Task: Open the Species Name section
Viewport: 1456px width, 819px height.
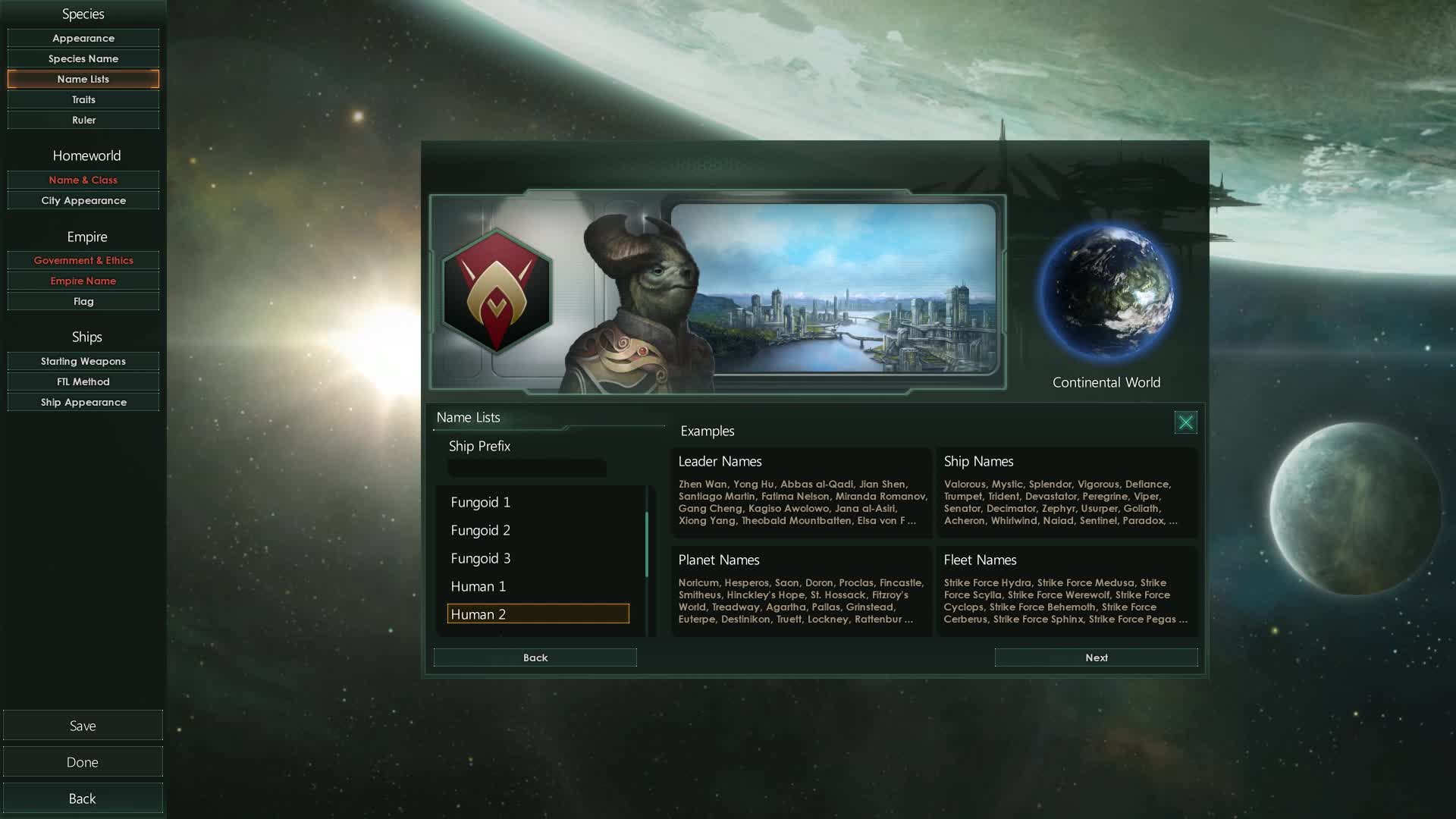Action: pos(83,58)
